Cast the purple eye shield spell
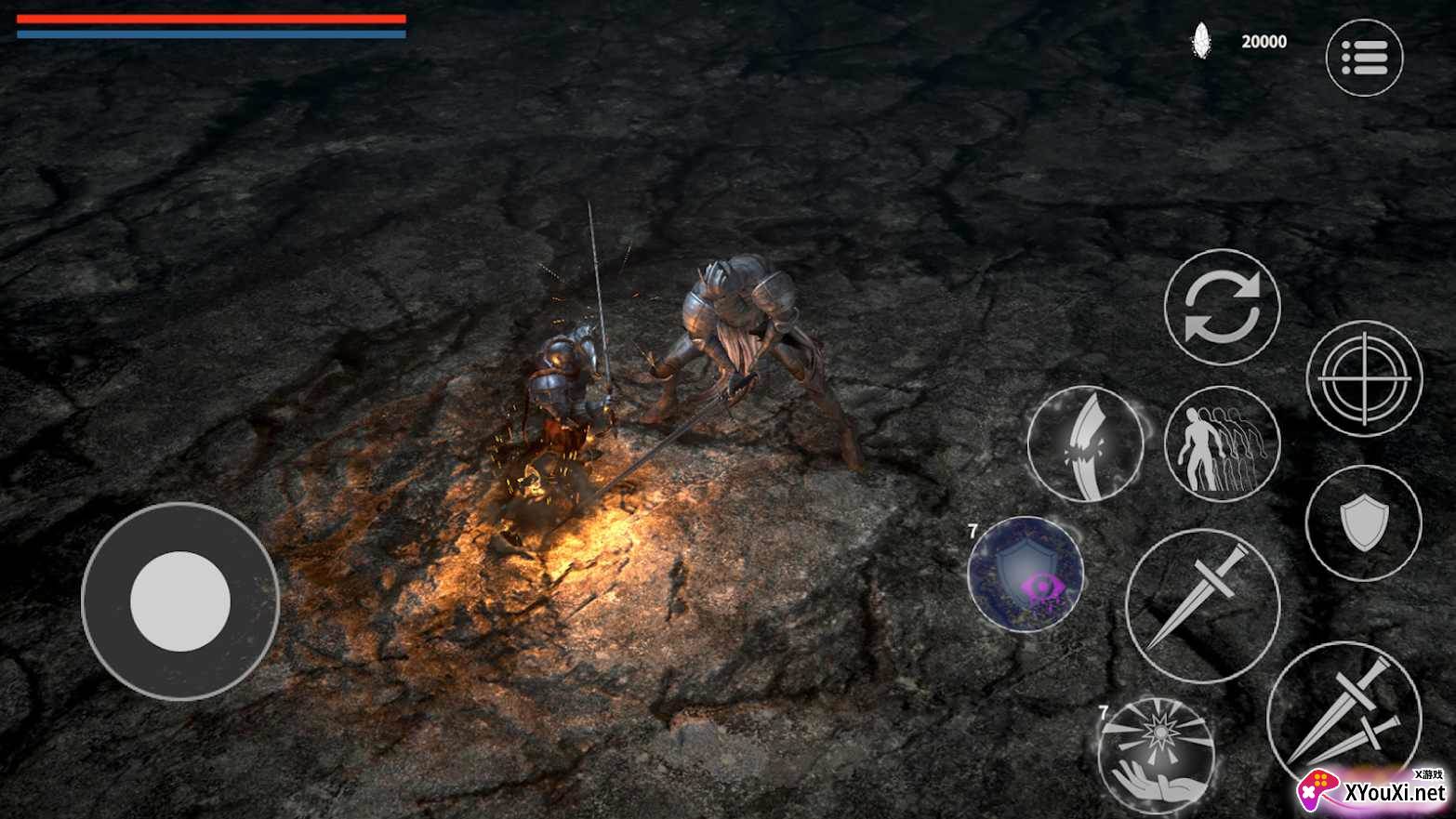 pos(1026,575)
